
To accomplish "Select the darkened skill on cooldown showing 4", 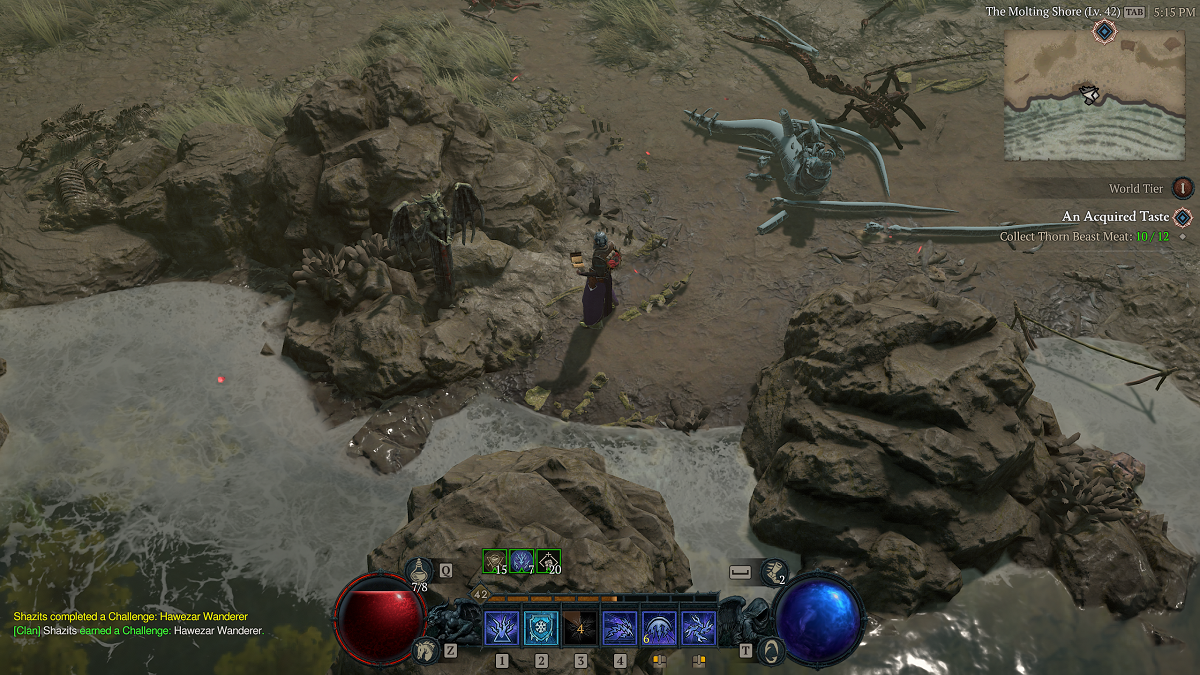I will point(580,628).
